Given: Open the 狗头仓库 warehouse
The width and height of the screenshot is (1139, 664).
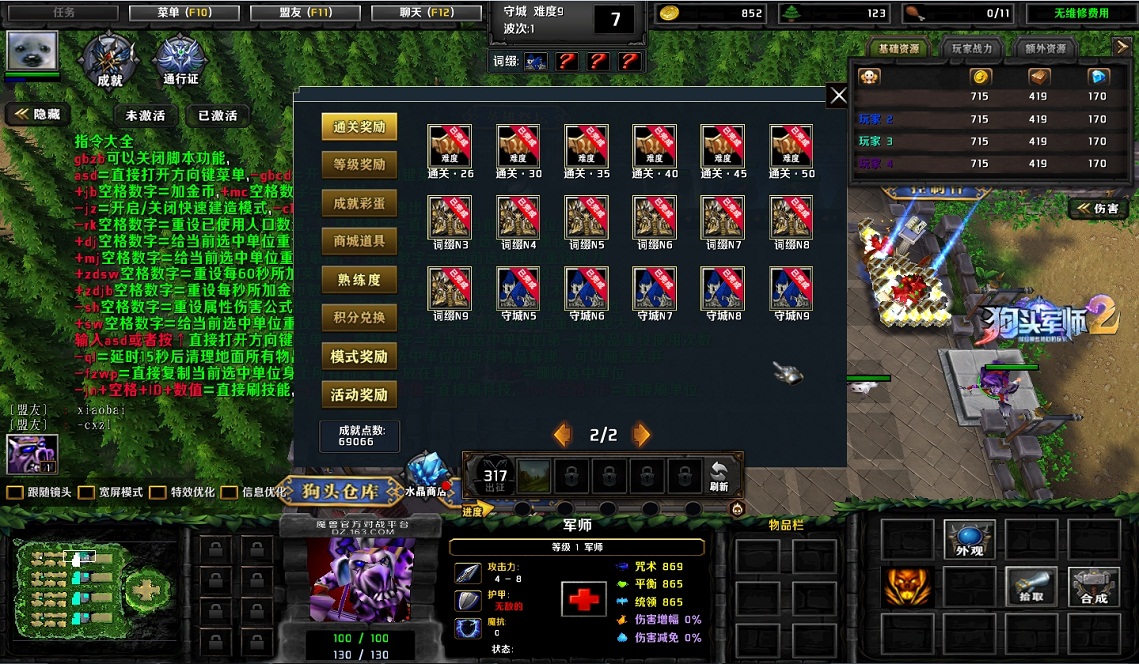Looking at the screenshot, I should tap(342, 491).
